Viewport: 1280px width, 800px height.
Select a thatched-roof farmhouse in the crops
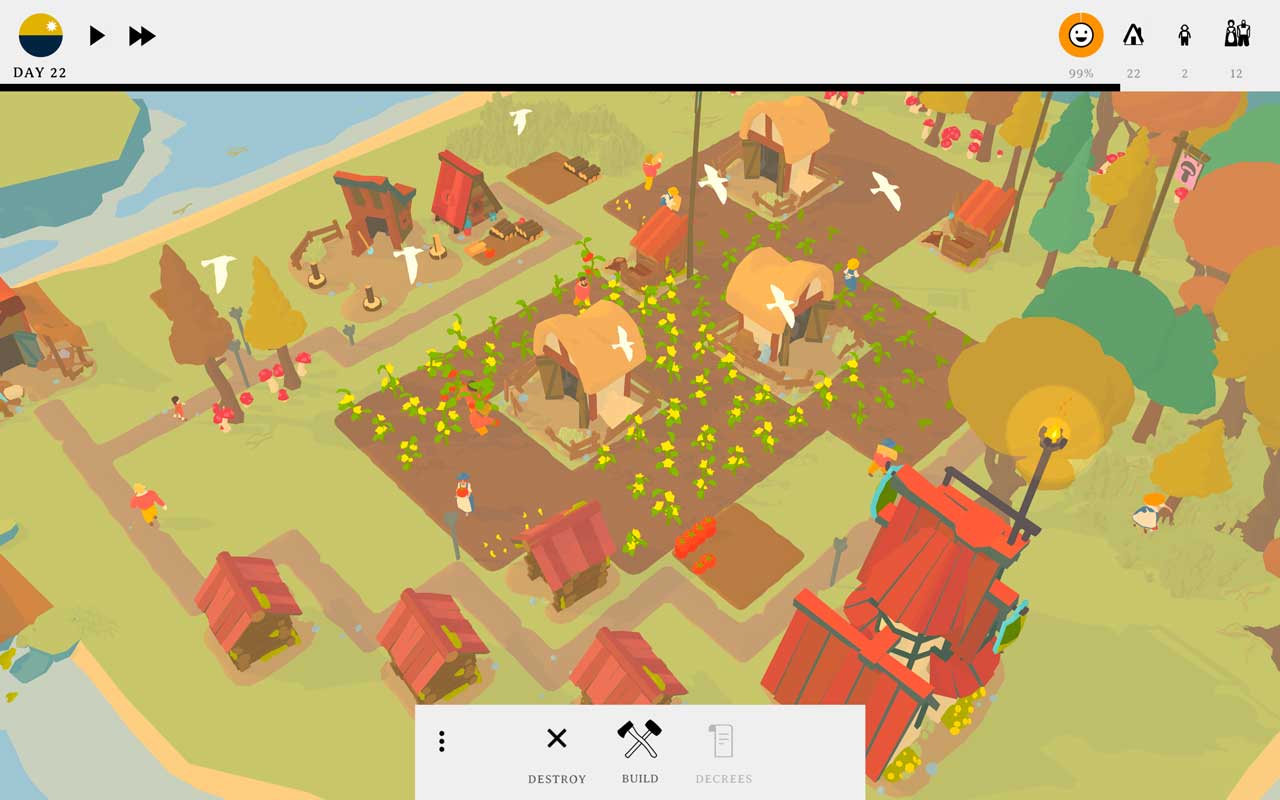pos(590,360)
